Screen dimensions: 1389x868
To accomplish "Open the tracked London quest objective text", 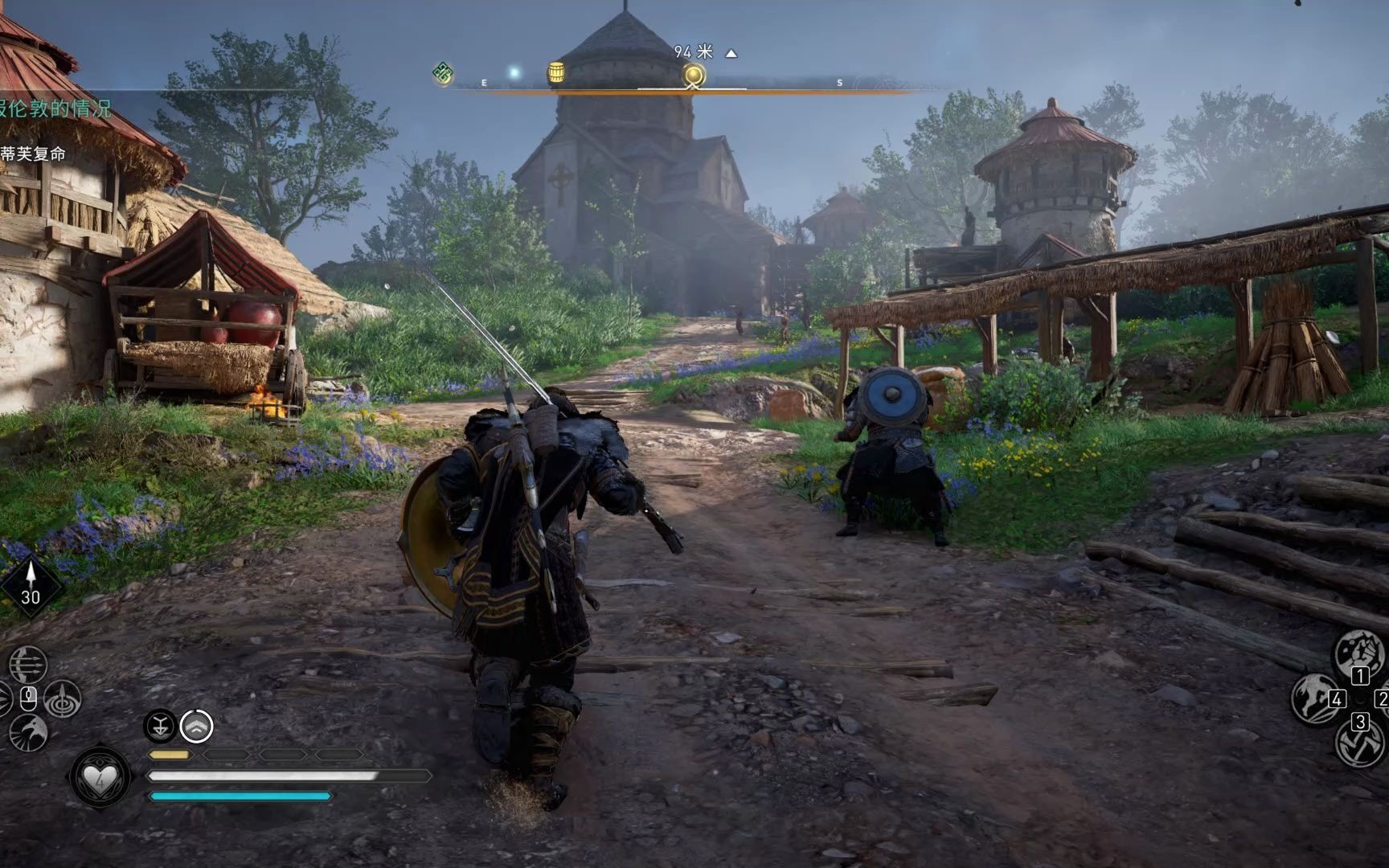I will point(55,108).
